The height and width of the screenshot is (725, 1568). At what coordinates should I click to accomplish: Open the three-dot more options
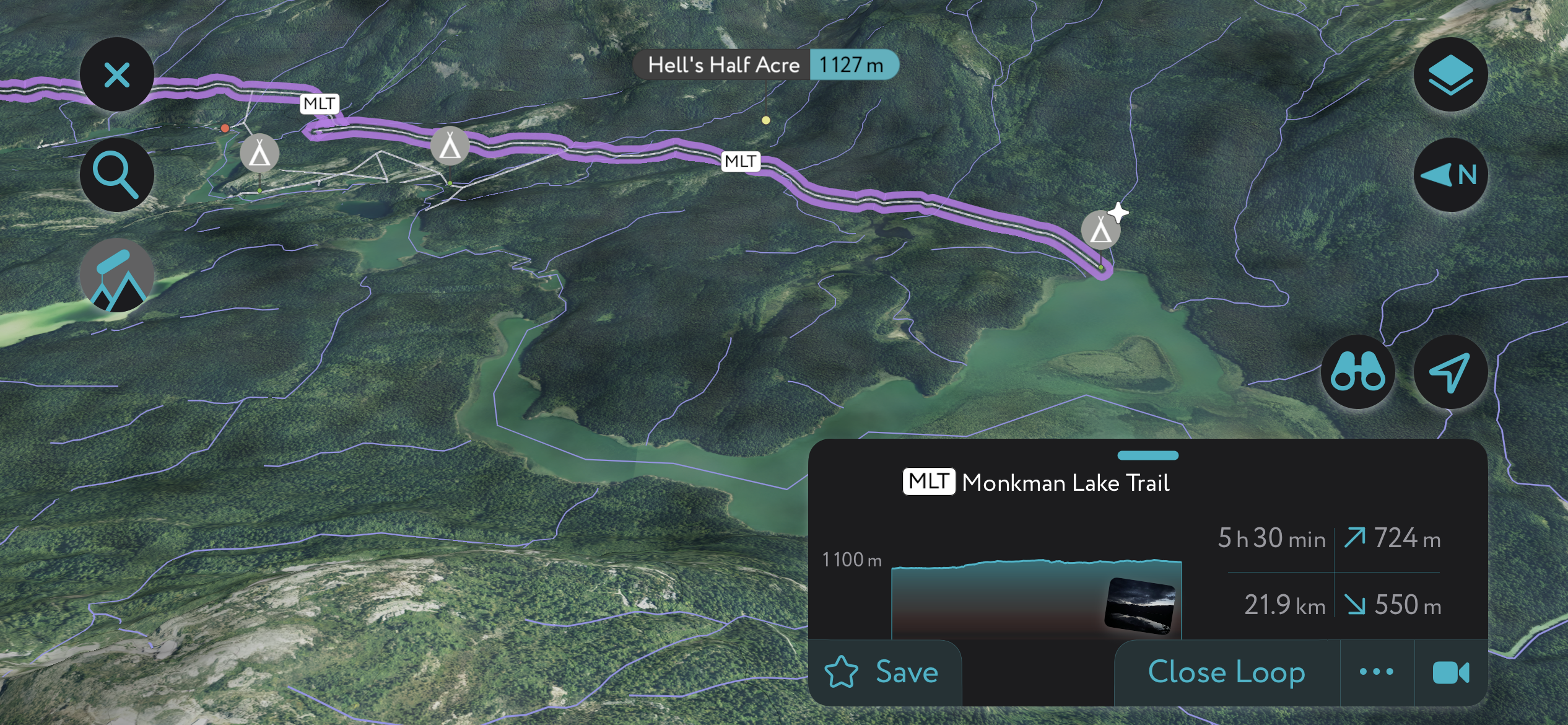pyautogui.click(x=1377, y=672)
